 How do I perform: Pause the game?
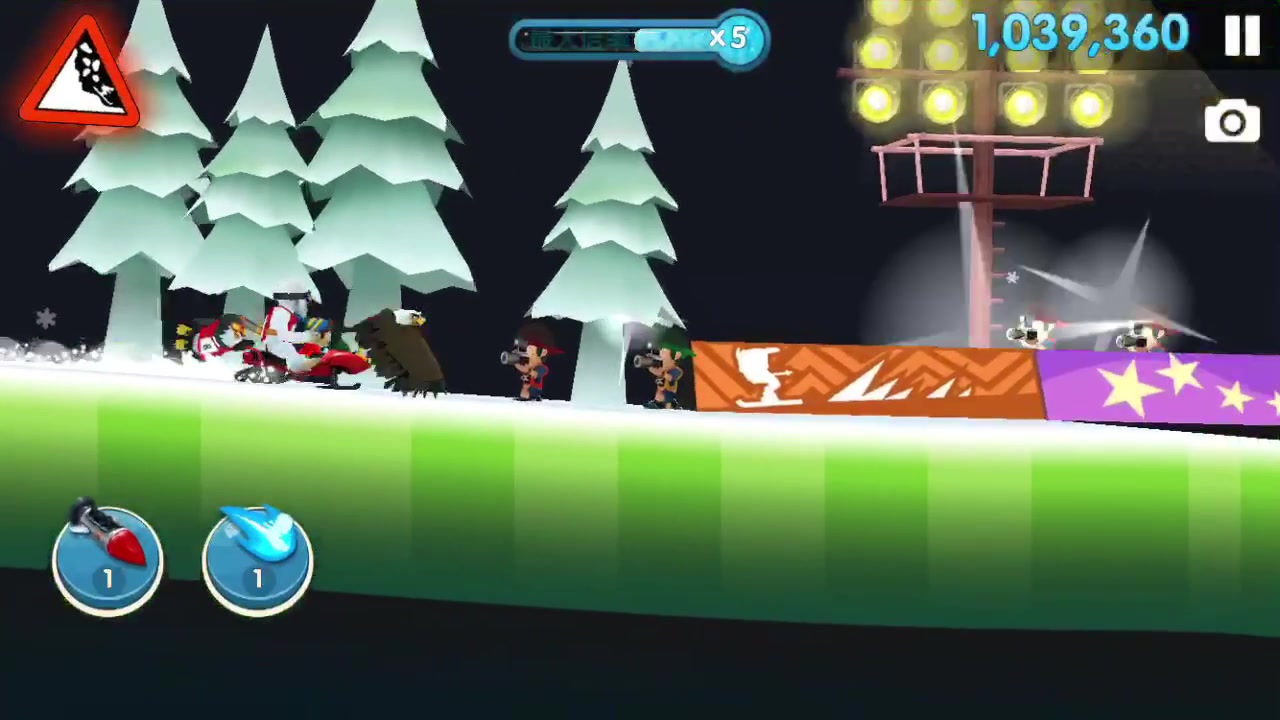point(1242,35)
